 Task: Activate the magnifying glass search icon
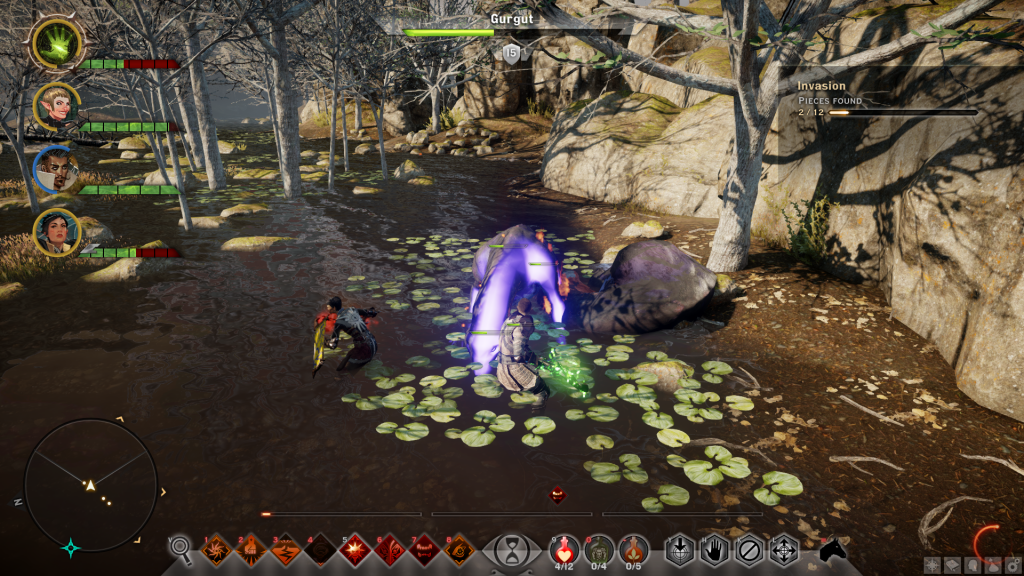click(x=180, y=548)
